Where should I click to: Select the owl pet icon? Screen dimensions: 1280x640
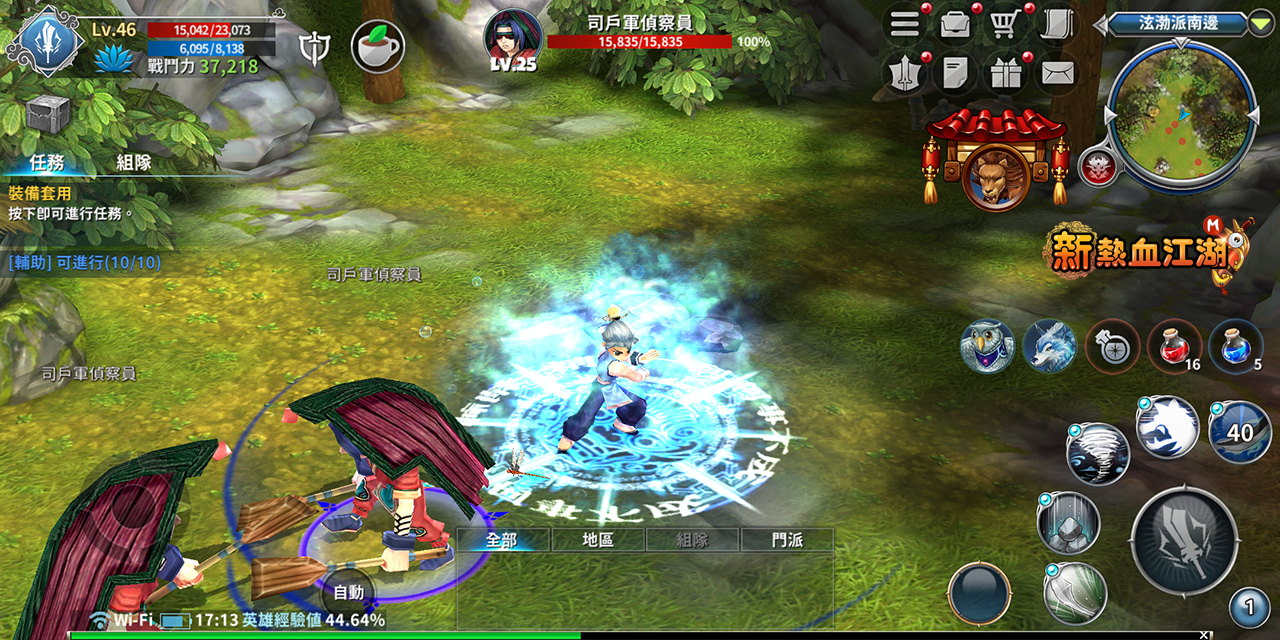tap(987, 346)
